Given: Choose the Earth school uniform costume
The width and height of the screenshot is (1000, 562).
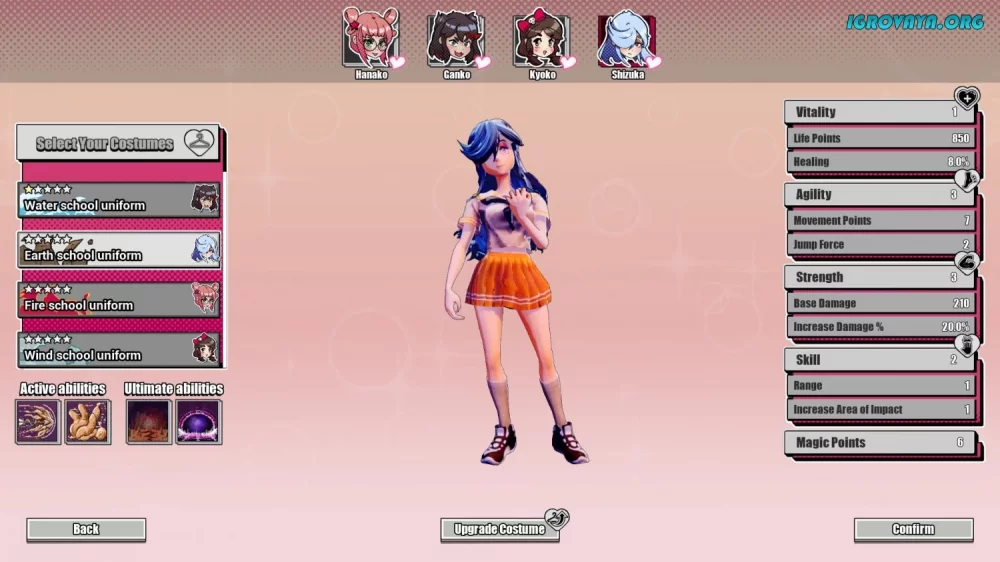Looking at the screenshot, I should pyautogui.click(x=119, y=250).
